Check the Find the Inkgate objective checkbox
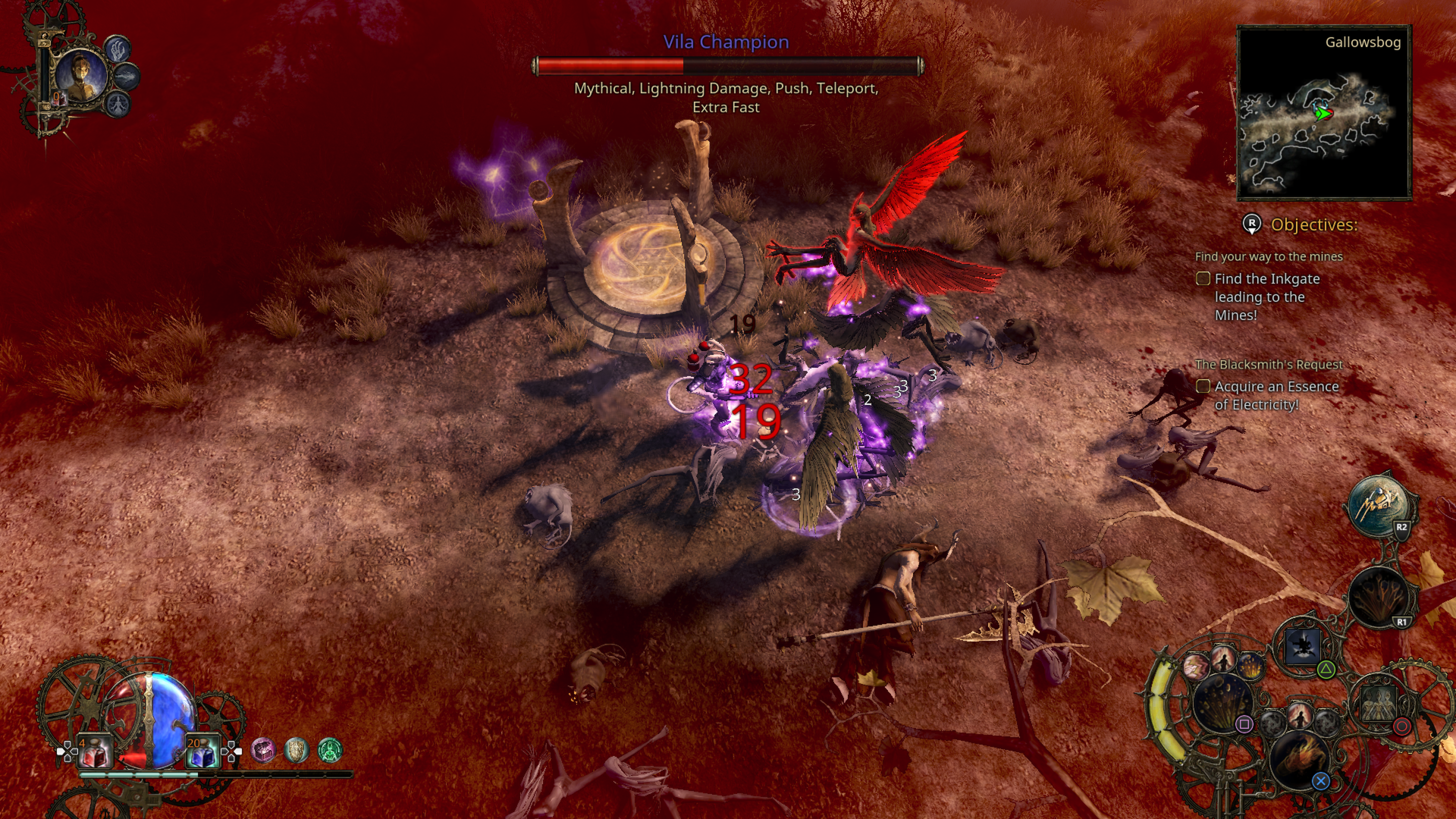The height and width of the screenshot is (819, 1456). click(1203, 278)
